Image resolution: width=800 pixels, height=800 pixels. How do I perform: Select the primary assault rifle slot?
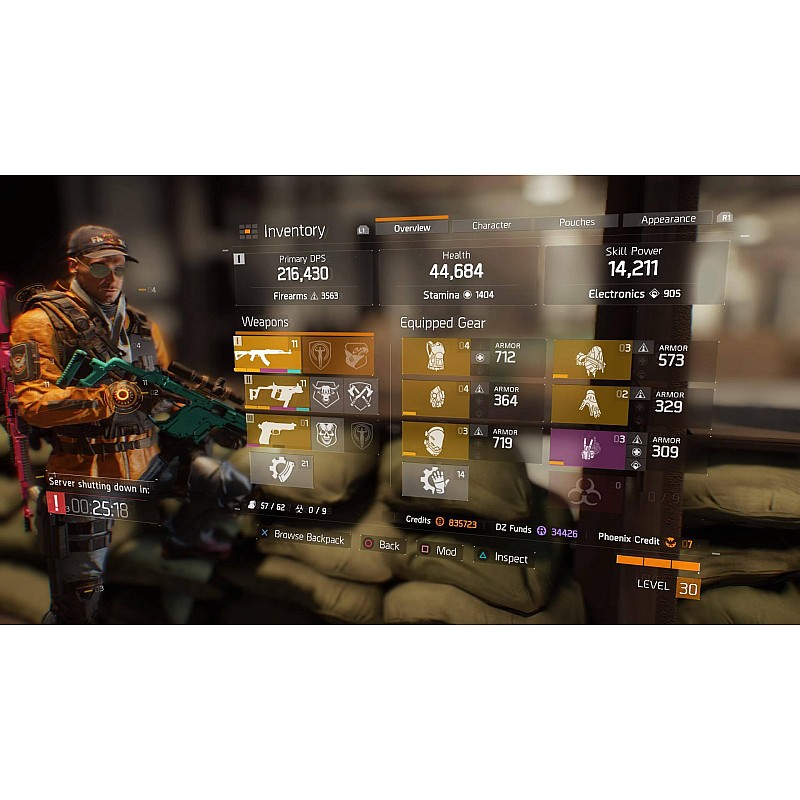[268, 356]
